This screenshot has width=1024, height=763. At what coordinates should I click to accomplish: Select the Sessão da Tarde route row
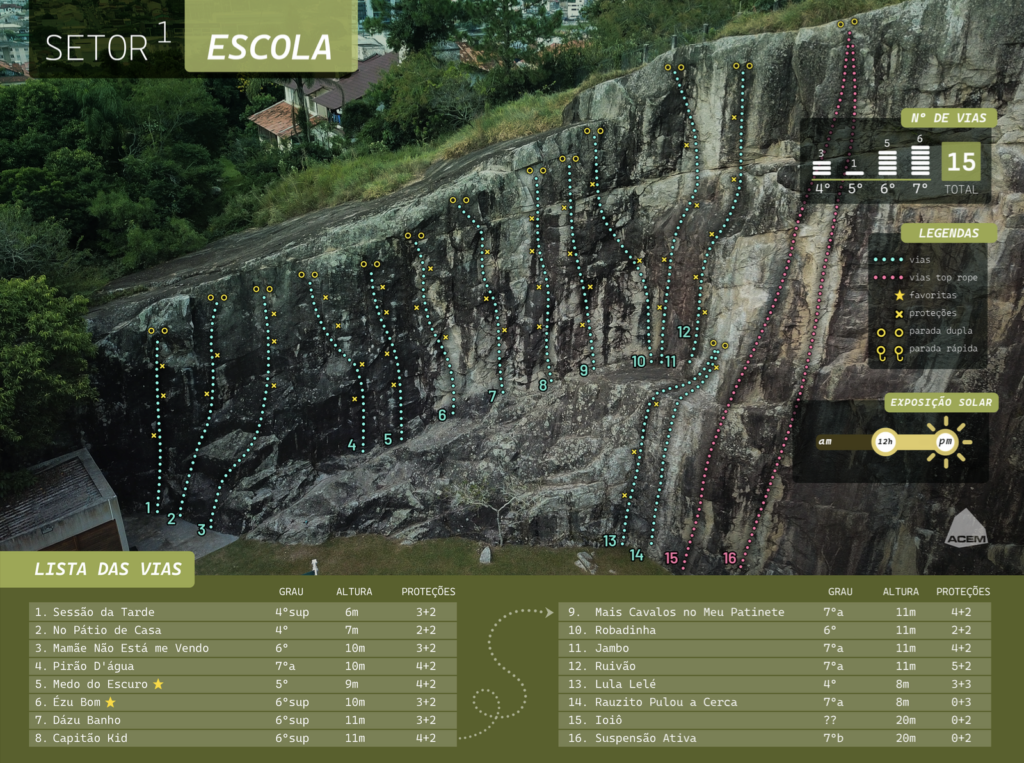(x=243, y=612)
